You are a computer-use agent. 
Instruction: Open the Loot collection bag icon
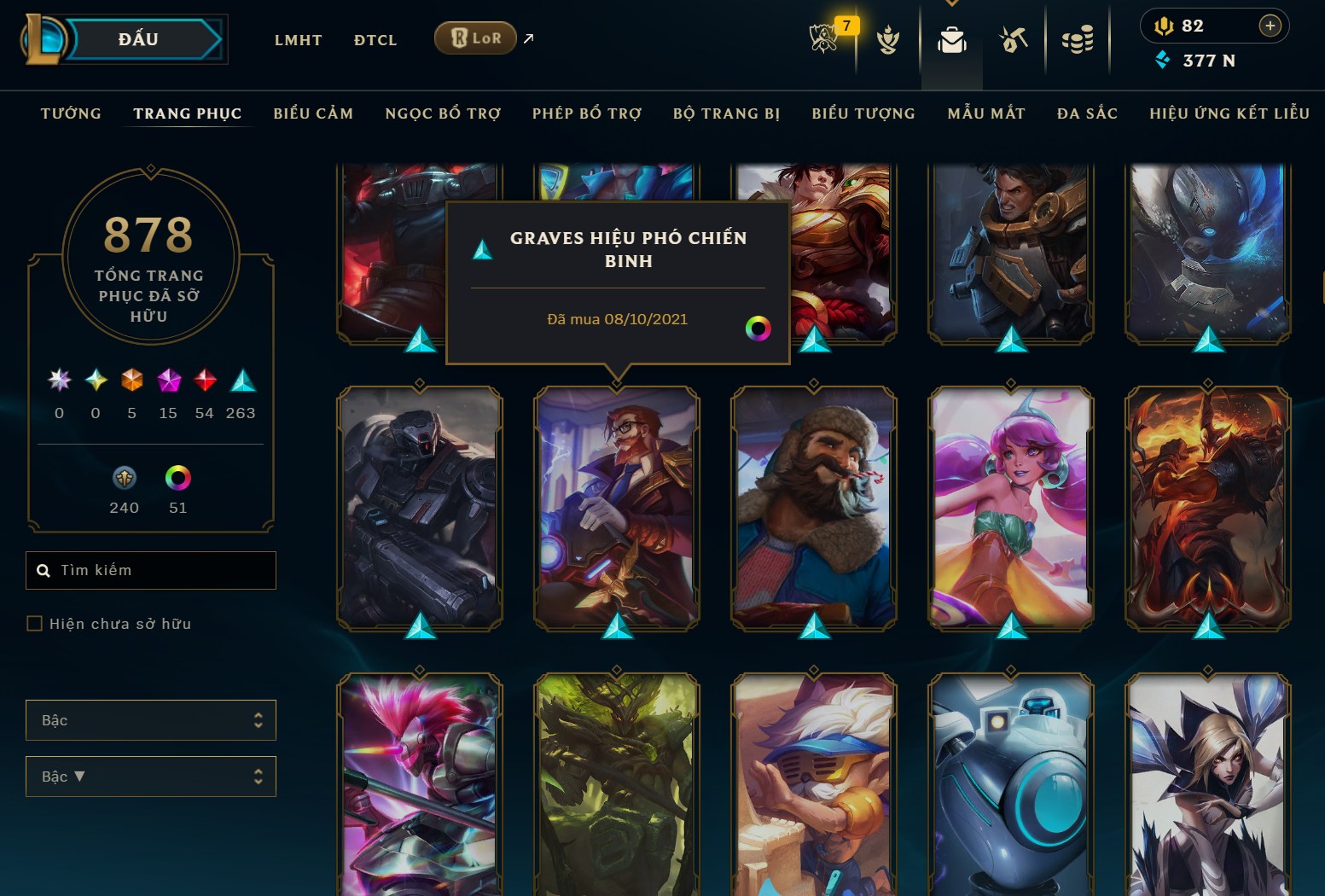[x=951, y=38]
